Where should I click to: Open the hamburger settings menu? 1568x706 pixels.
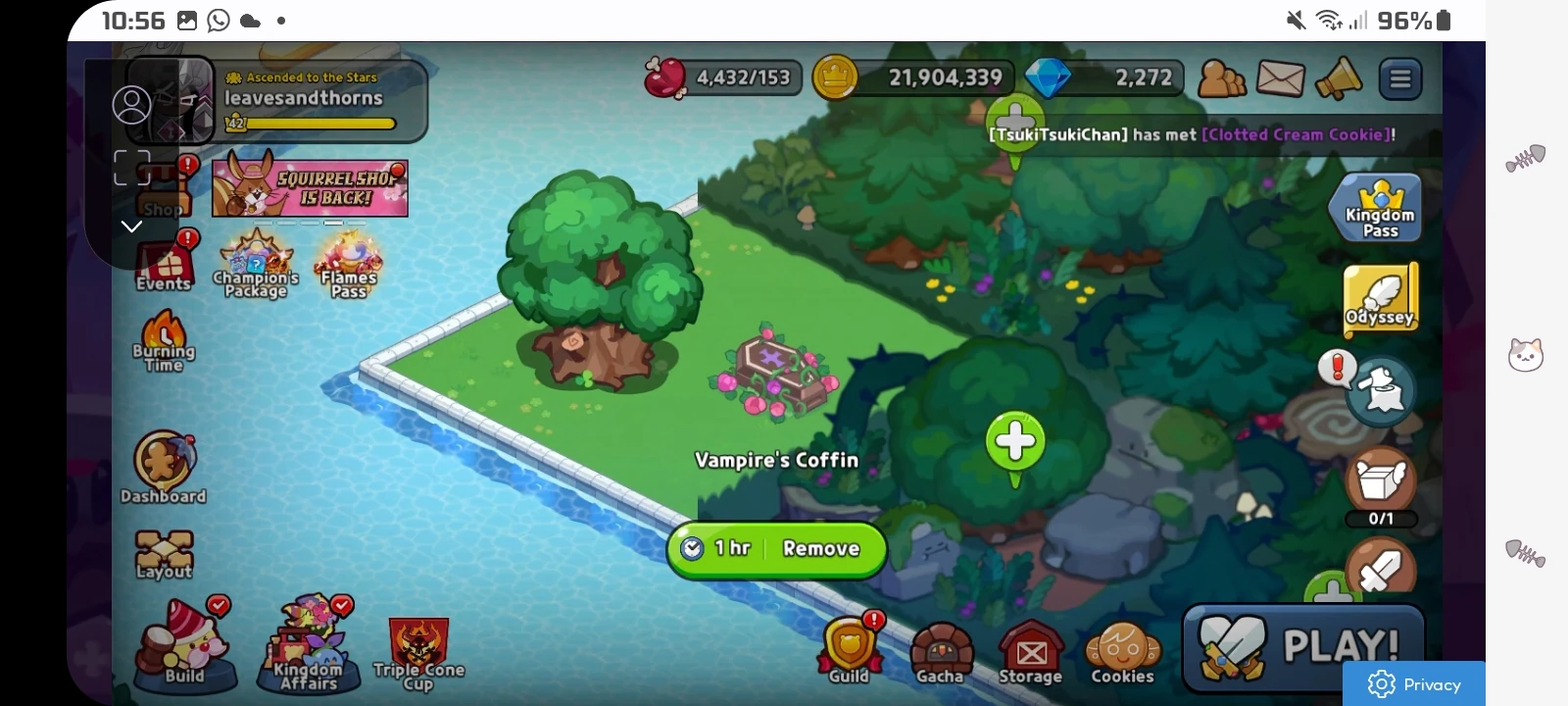(1400, 78)
